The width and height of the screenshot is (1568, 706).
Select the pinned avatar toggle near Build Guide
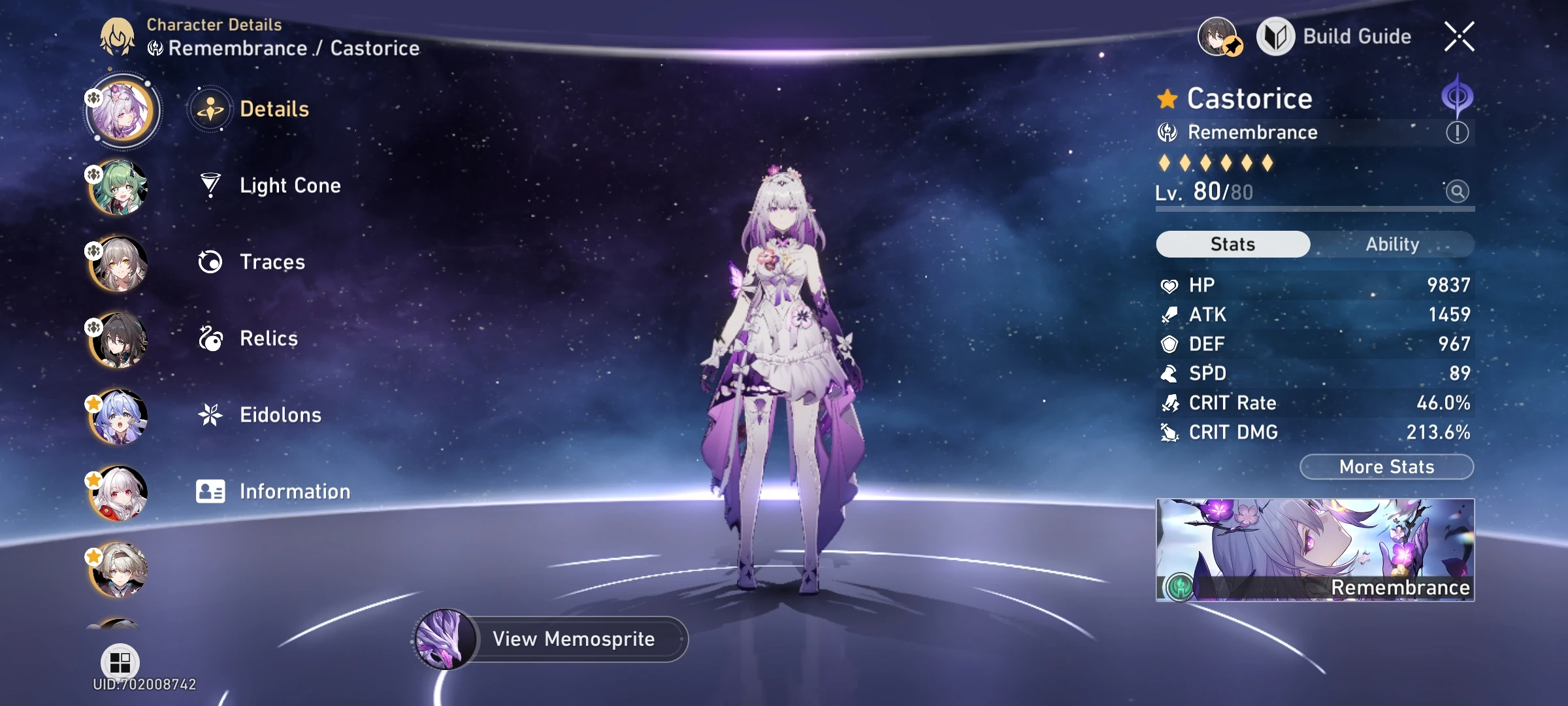1218,36
